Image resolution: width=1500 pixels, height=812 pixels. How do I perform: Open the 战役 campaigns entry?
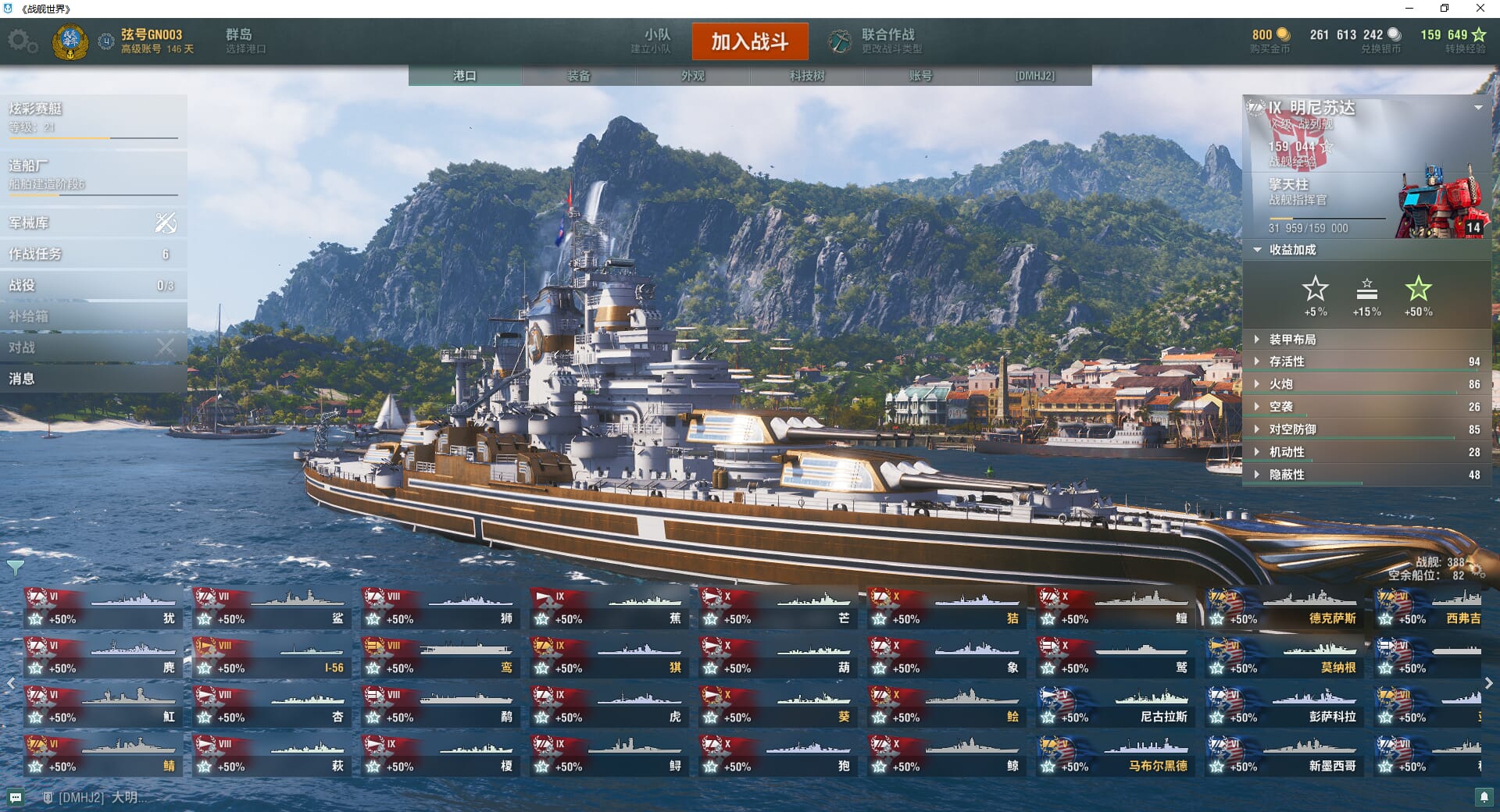(x=93, y=286)
